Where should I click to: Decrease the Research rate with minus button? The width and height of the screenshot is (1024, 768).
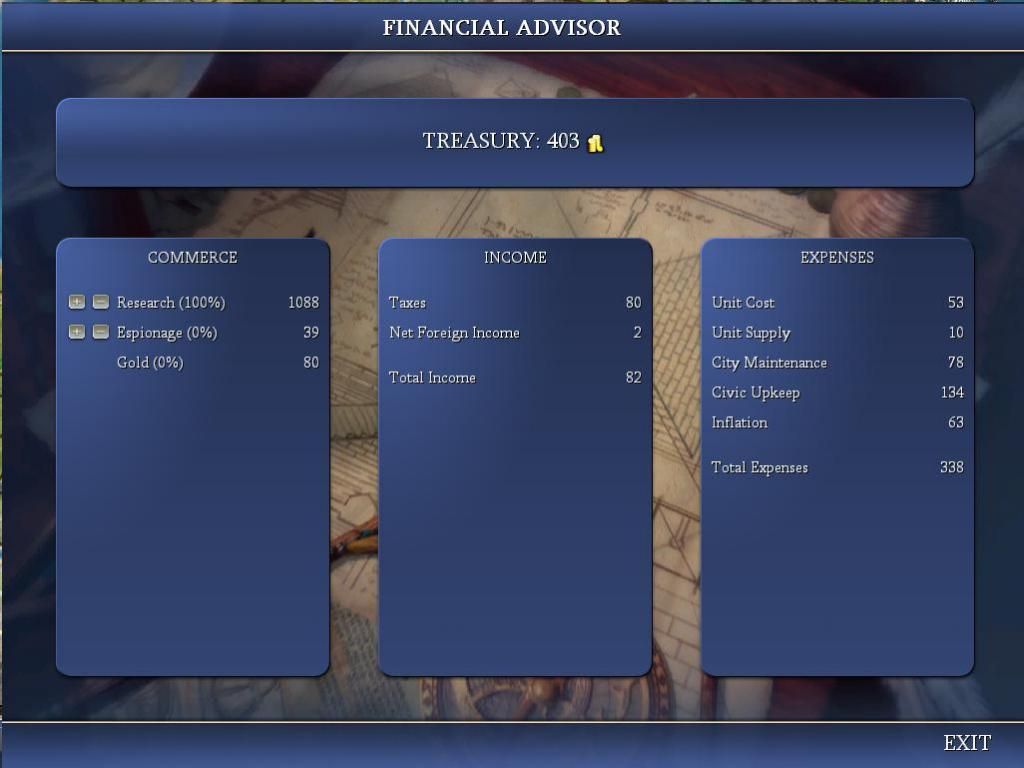(100, 302)
